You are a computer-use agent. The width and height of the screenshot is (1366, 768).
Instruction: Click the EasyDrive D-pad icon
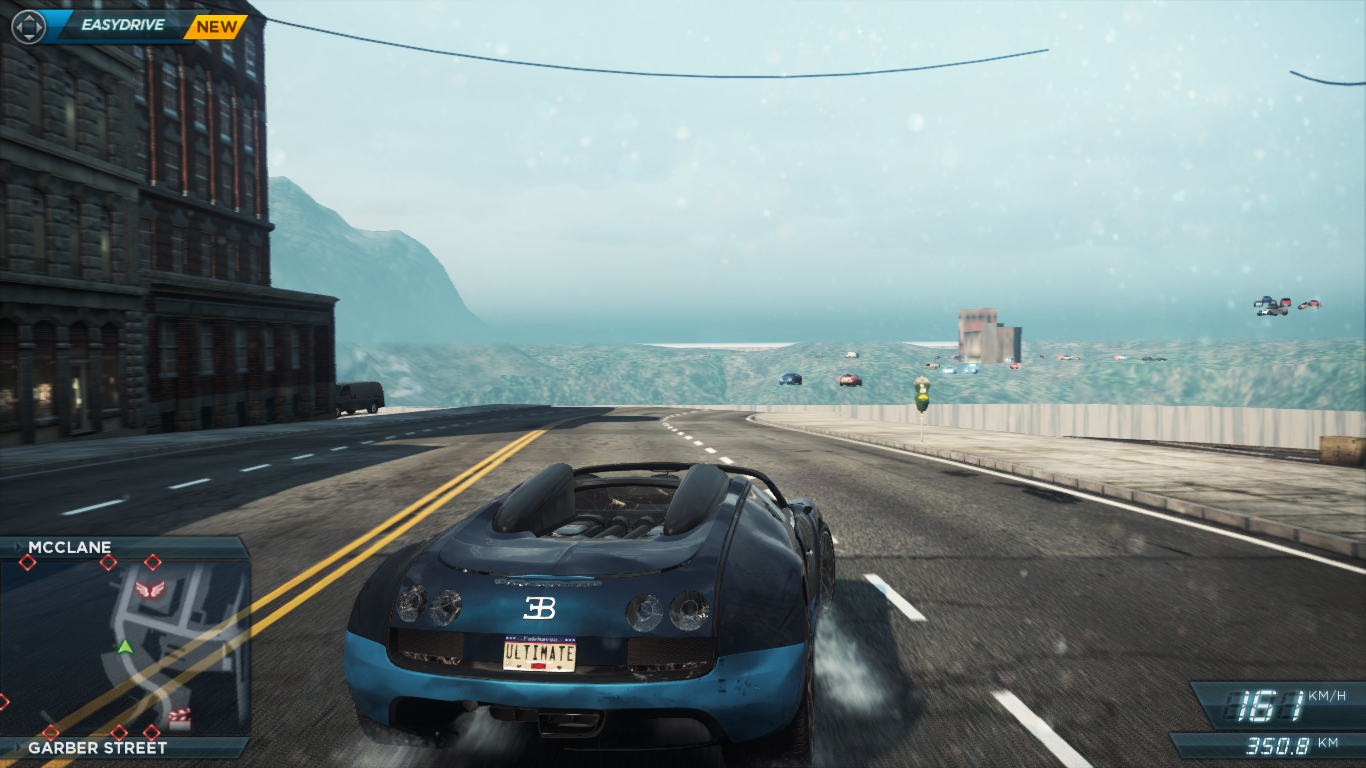click(x=28, y=27)
